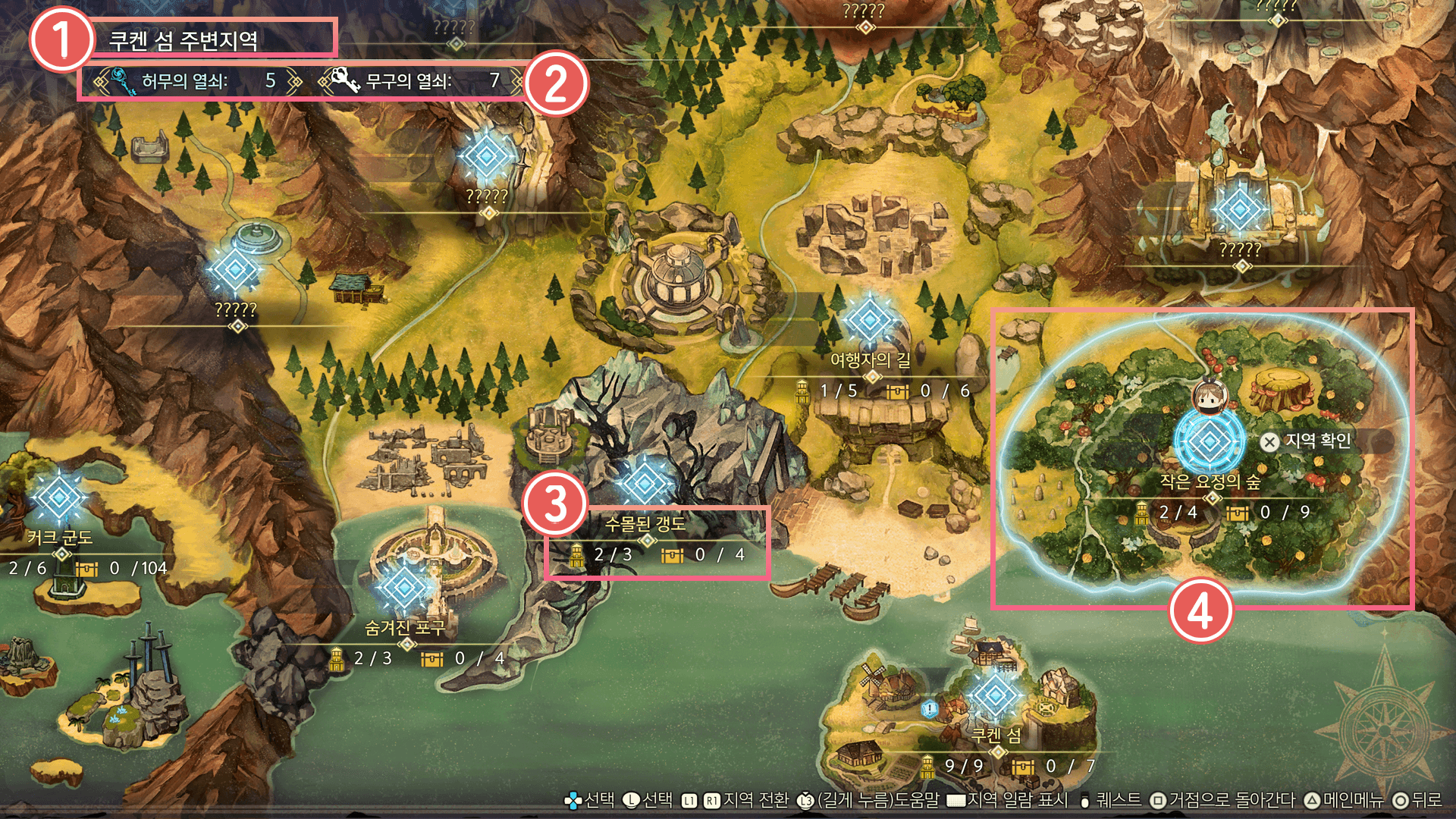The width and height of the screenshot is (1456, 819).
Task: Click the quest exclamation marker on 쿠켄 섬
Action: point(930,709)
